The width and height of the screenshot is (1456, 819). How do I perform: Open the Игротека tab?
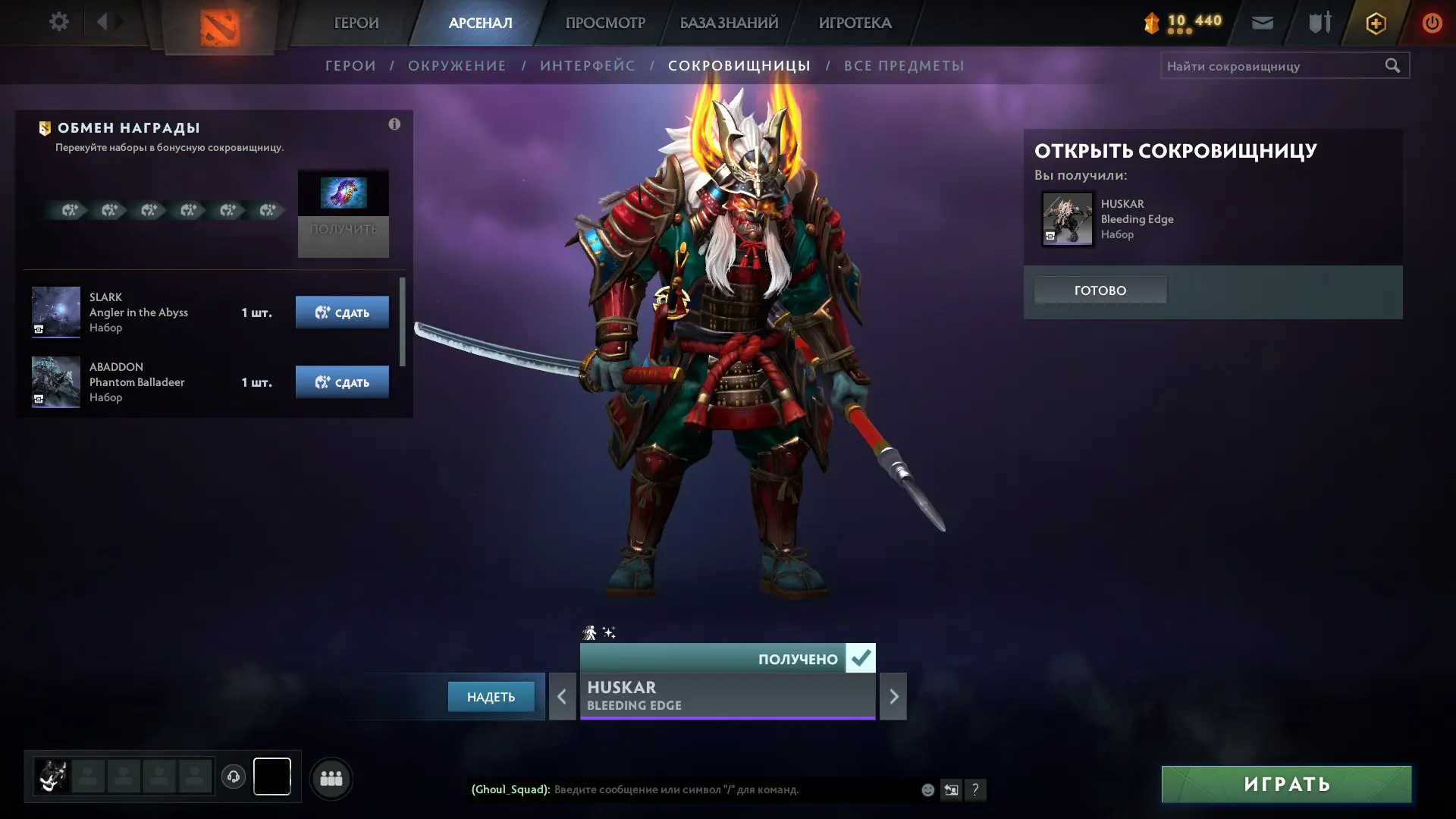[x=855, y=23]
